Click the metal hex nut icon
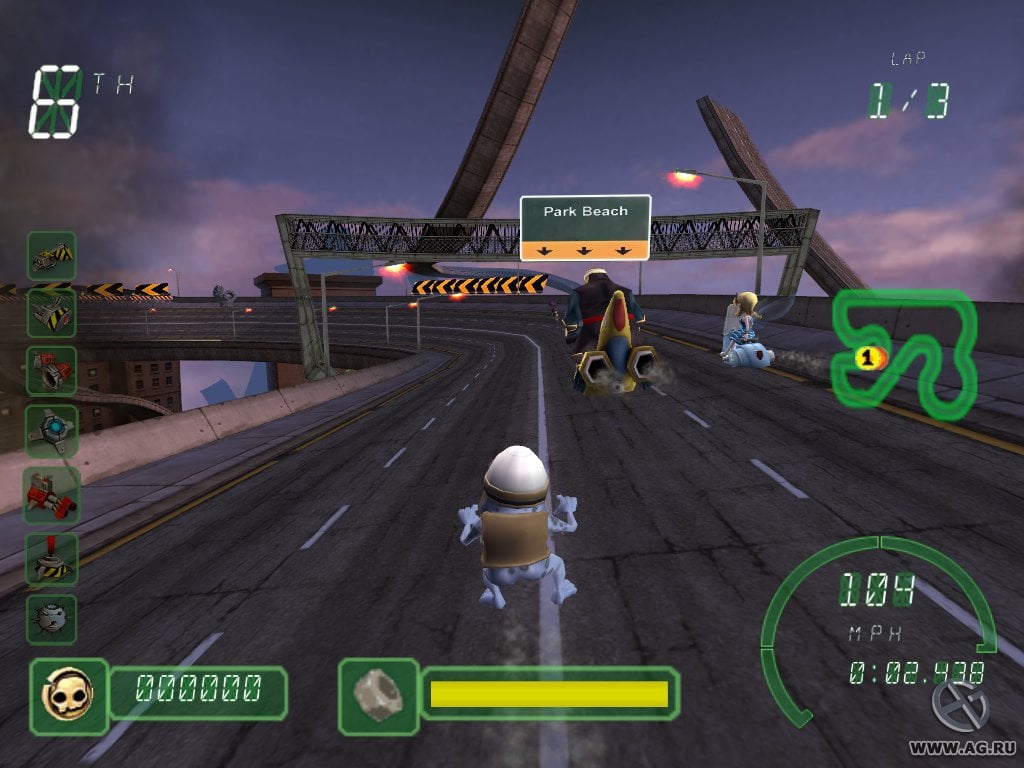The height and width of the screenshot is (768, 1024). click(x=378, y=692)
